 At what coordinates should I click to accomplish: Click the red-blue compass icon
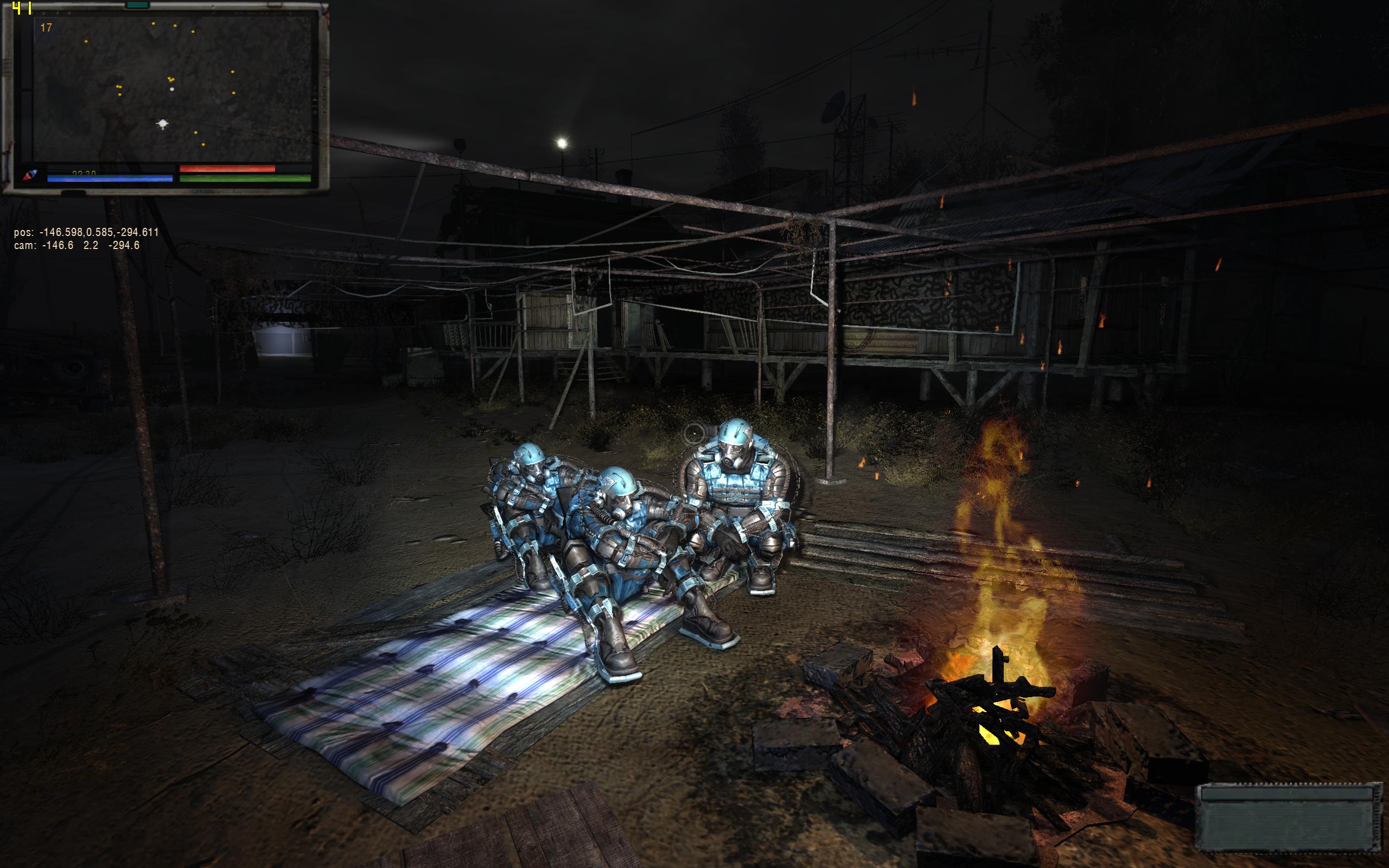30,176
